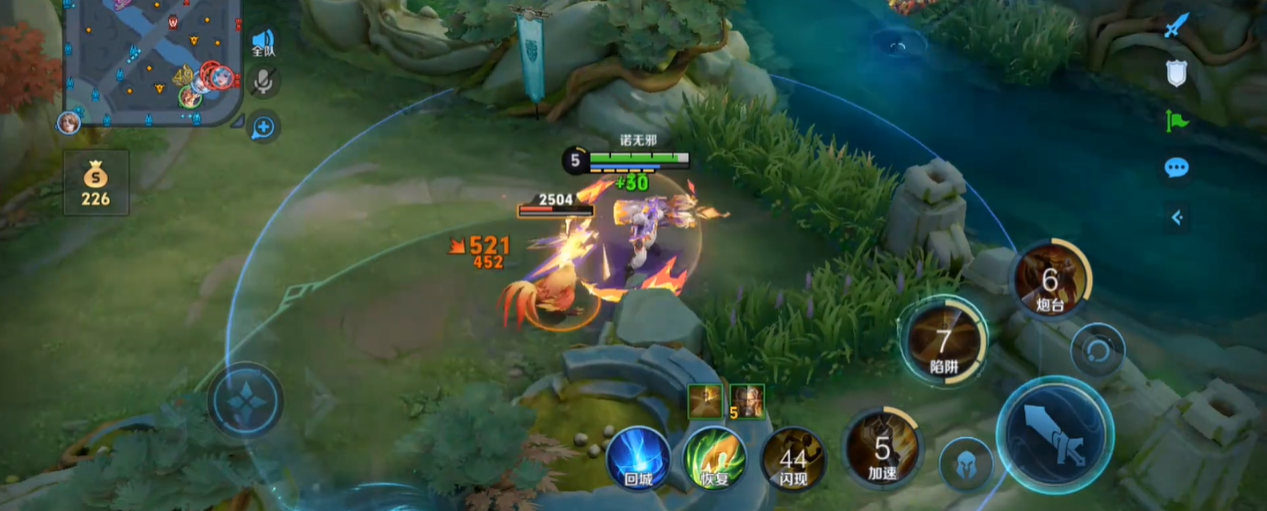Click the circular arrow button below 炮台
Viewport: 1267px width, 511px height.
point(1097,351)
